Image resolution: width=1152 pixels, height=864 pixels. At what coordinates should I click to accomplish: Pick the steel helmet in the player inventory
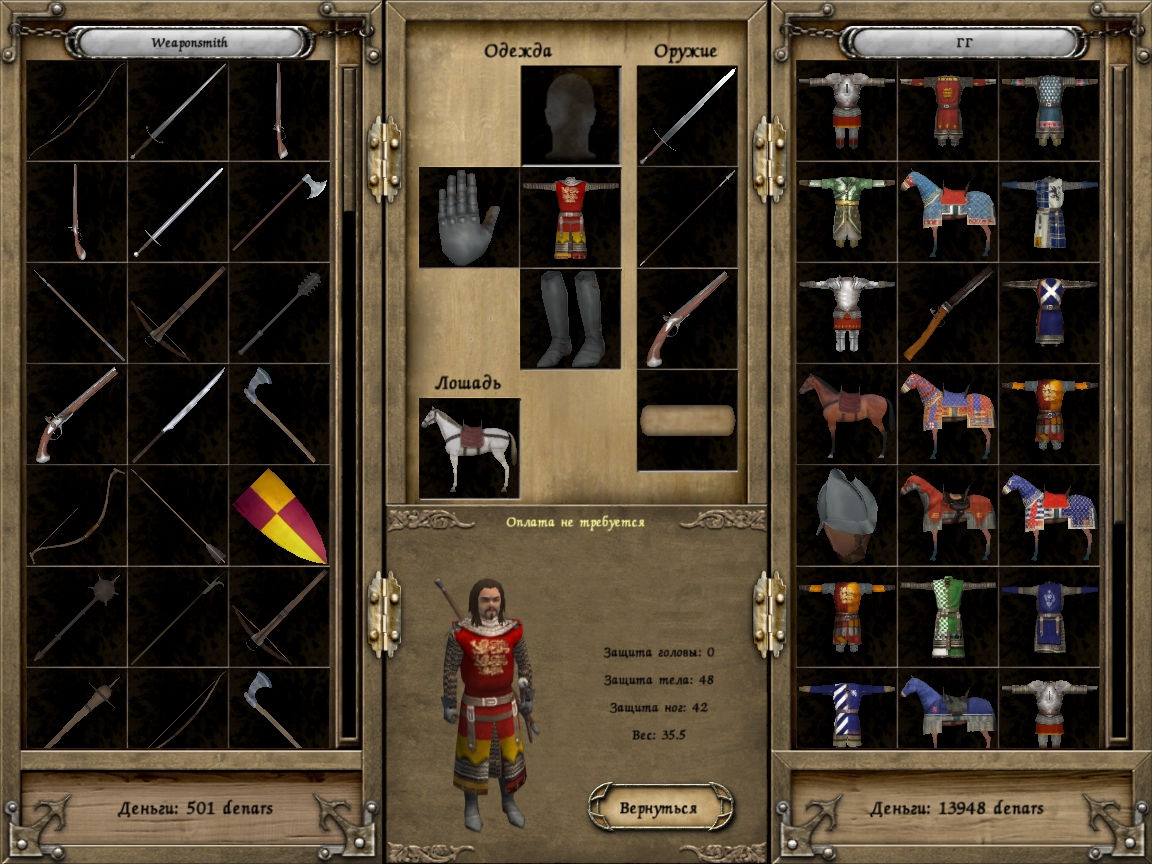(845, 515)
